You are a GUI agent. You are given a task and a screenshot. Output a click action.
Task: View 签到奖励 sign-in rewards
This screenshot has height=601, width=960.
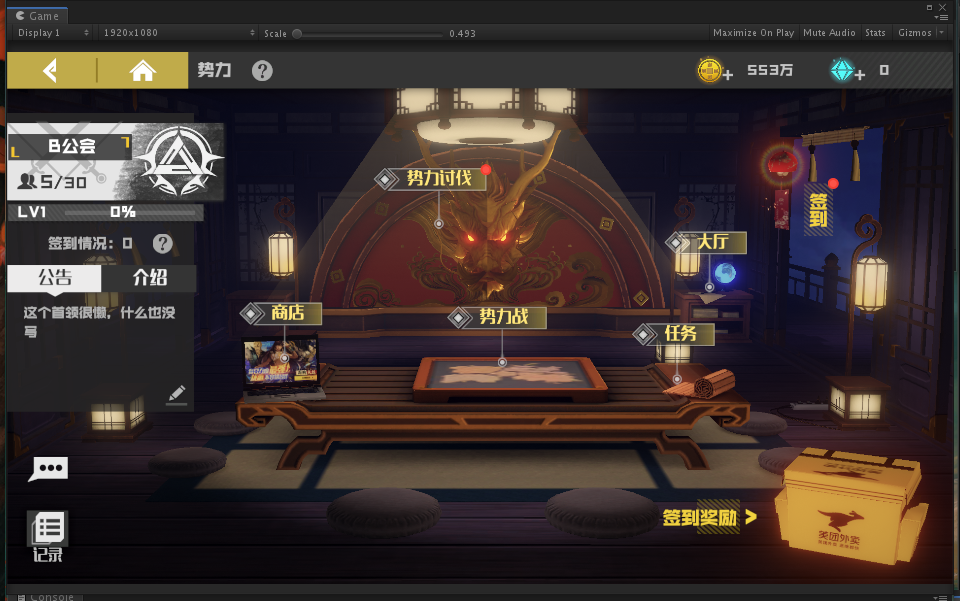[x=709, y=517]
